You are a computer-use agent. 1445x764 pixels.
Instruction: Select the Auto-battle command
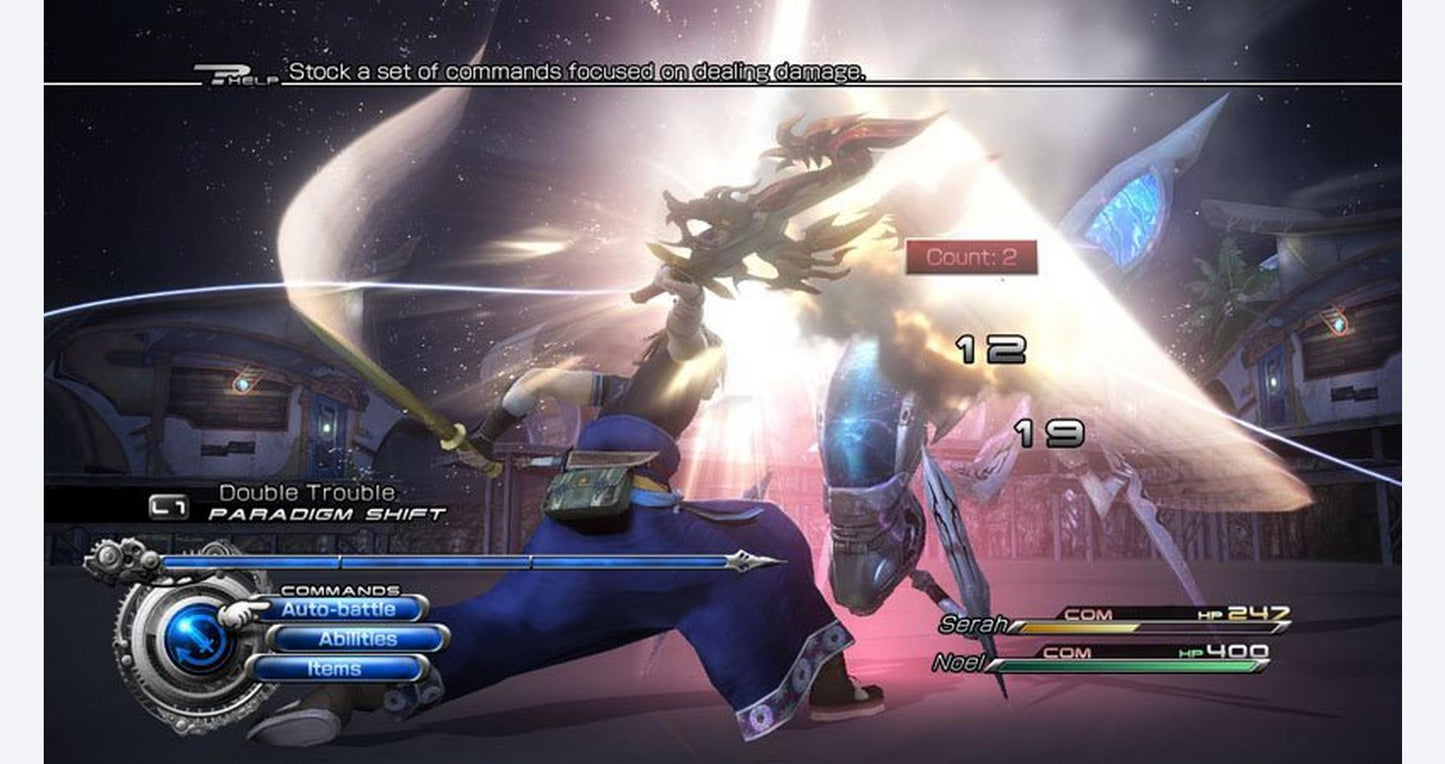[338, 609]
